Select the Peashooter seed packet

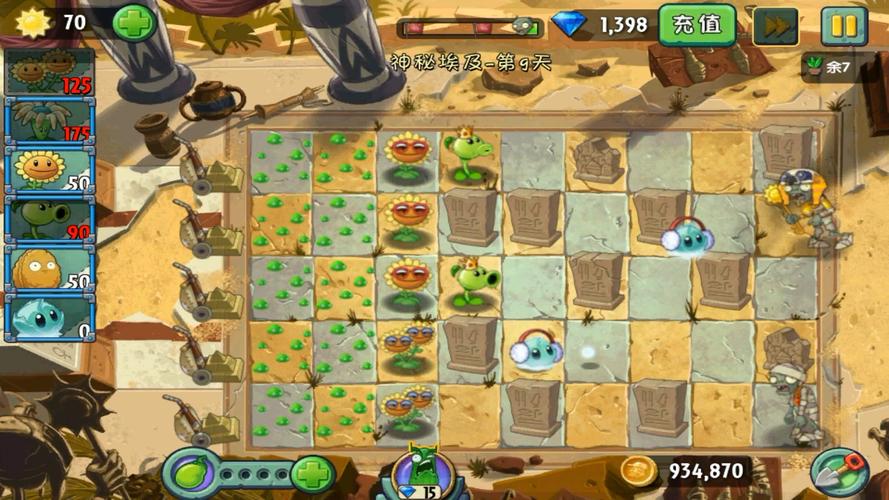tap(49, 219)
